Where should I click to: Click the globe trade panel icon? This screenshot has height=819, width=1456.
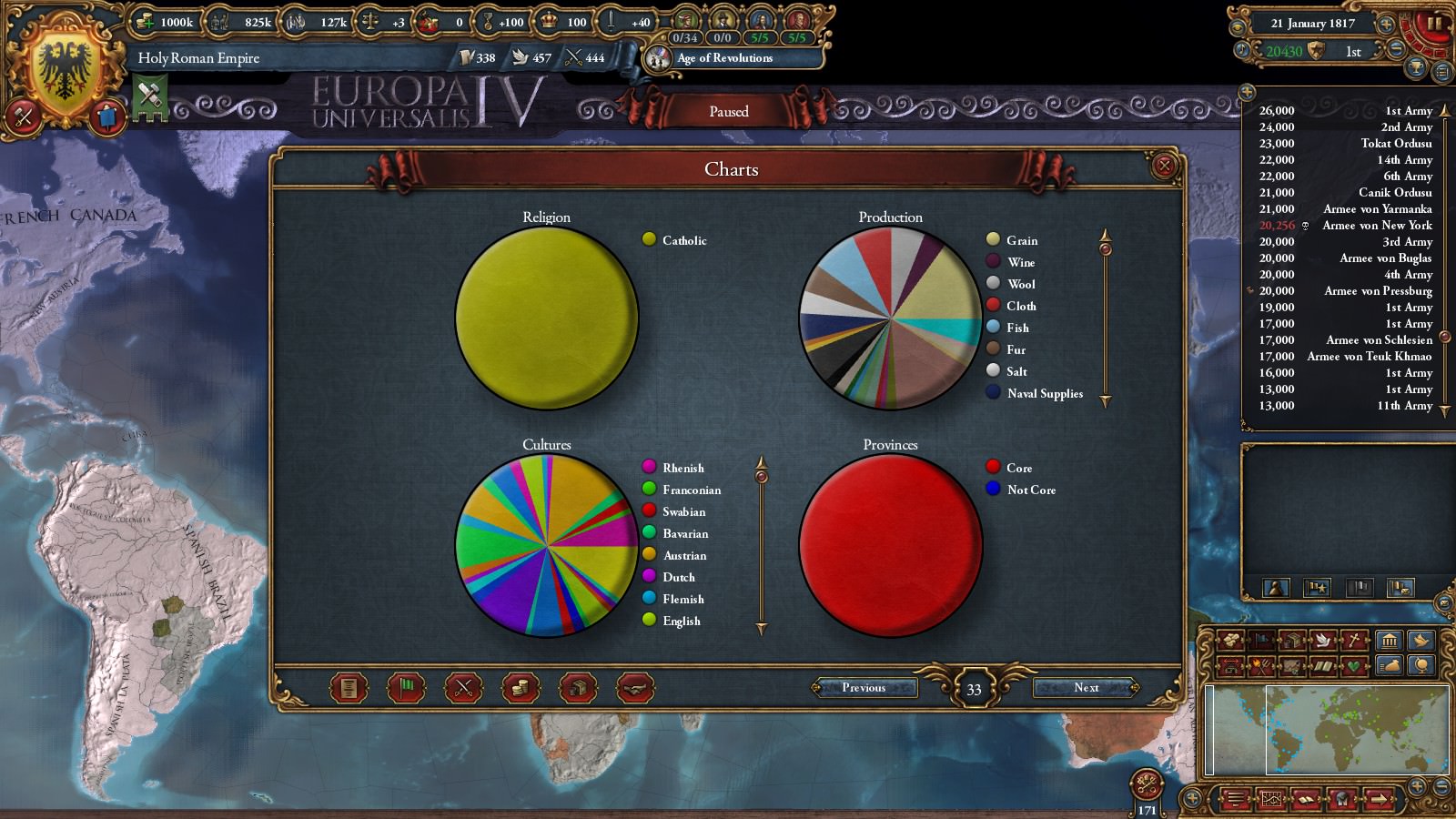point(1422,665)
